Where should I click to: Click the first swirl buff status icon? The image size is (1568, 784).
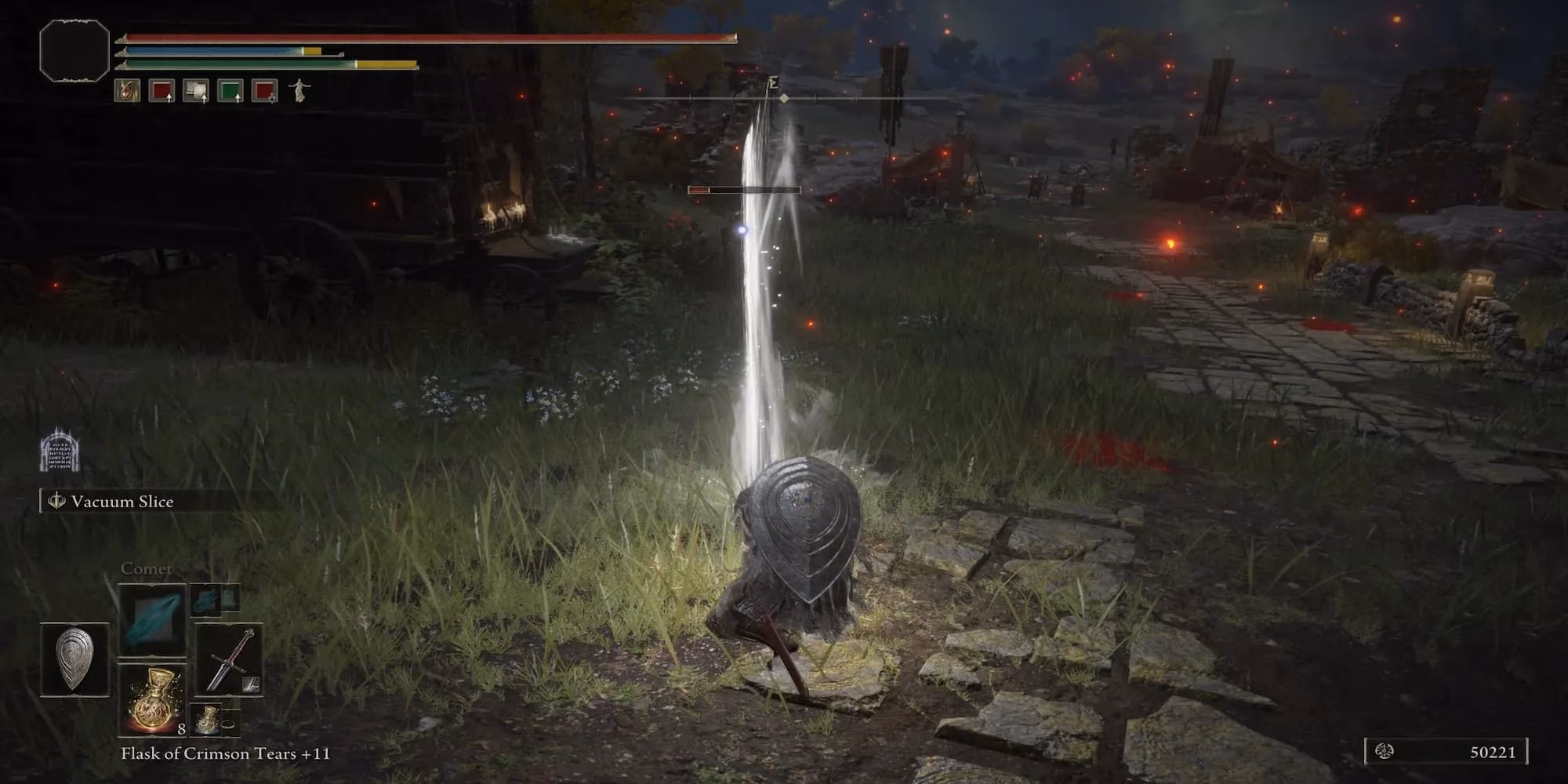click(x=127, y=91)
